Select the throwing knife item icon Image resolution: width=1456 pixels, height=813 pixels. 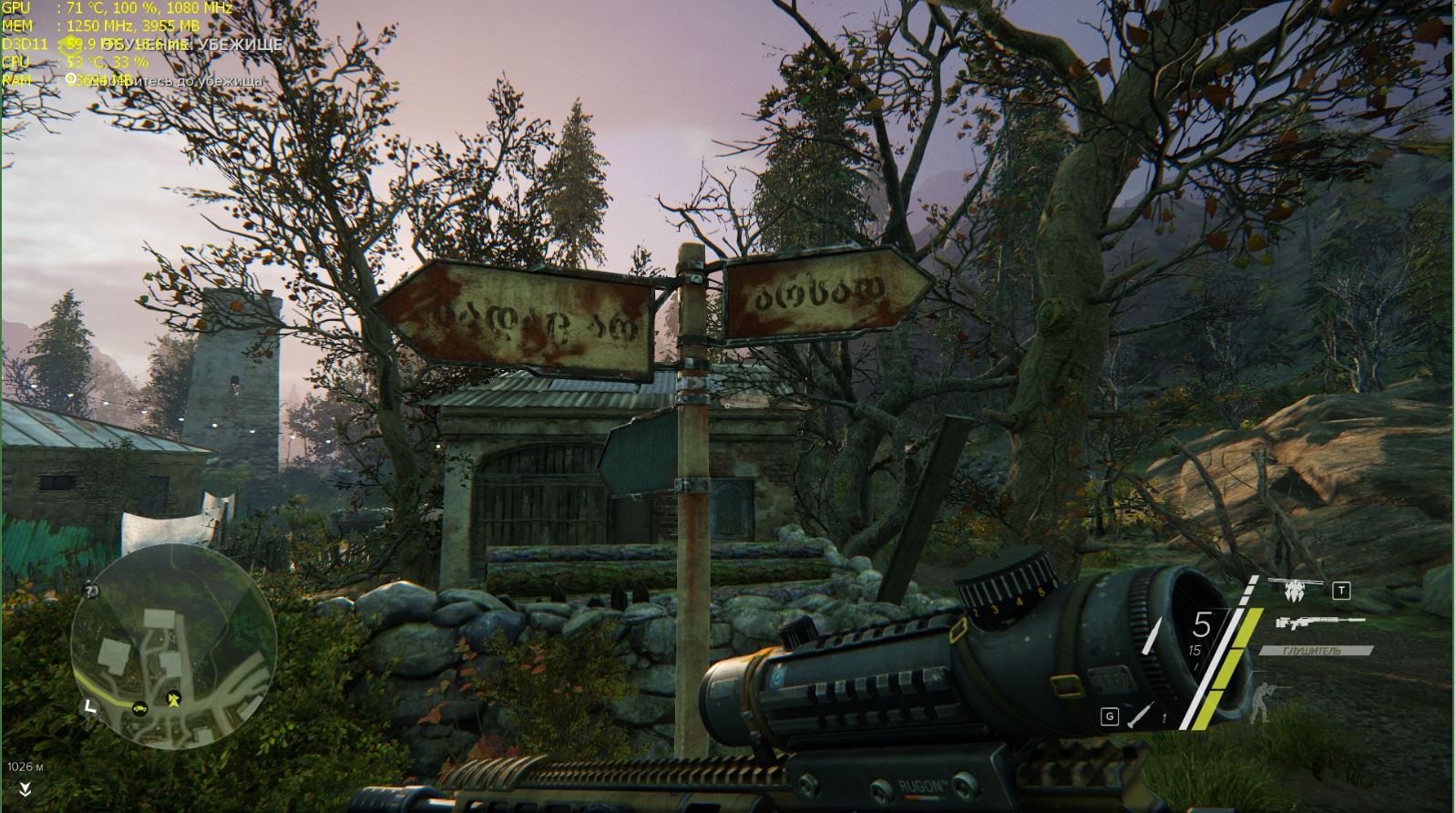click(x=1140, y=715)
